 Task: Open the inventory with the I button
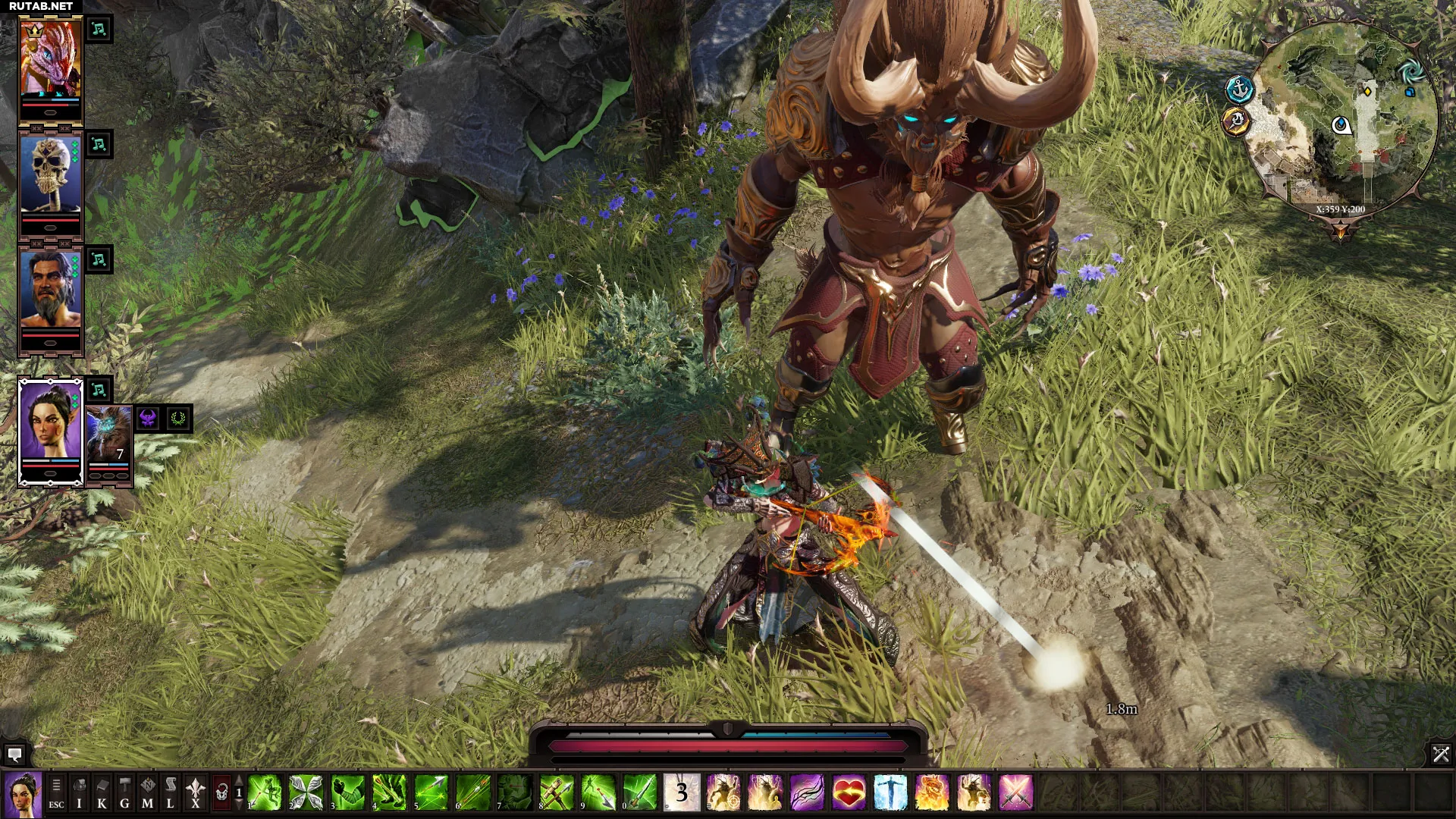point(79,793)
